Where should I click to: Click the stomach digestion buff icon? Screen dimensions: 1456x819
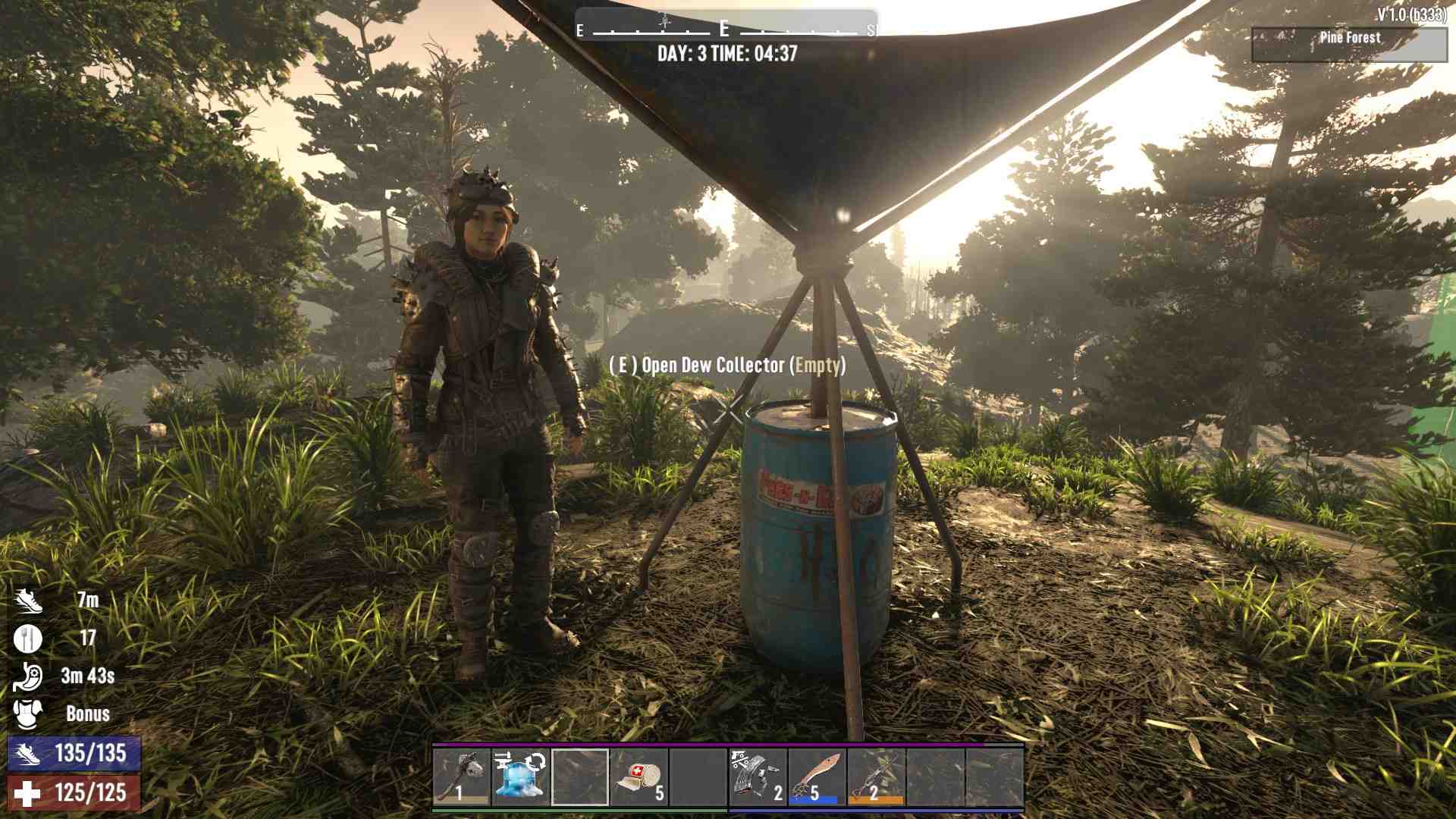[x=28, y=676]
